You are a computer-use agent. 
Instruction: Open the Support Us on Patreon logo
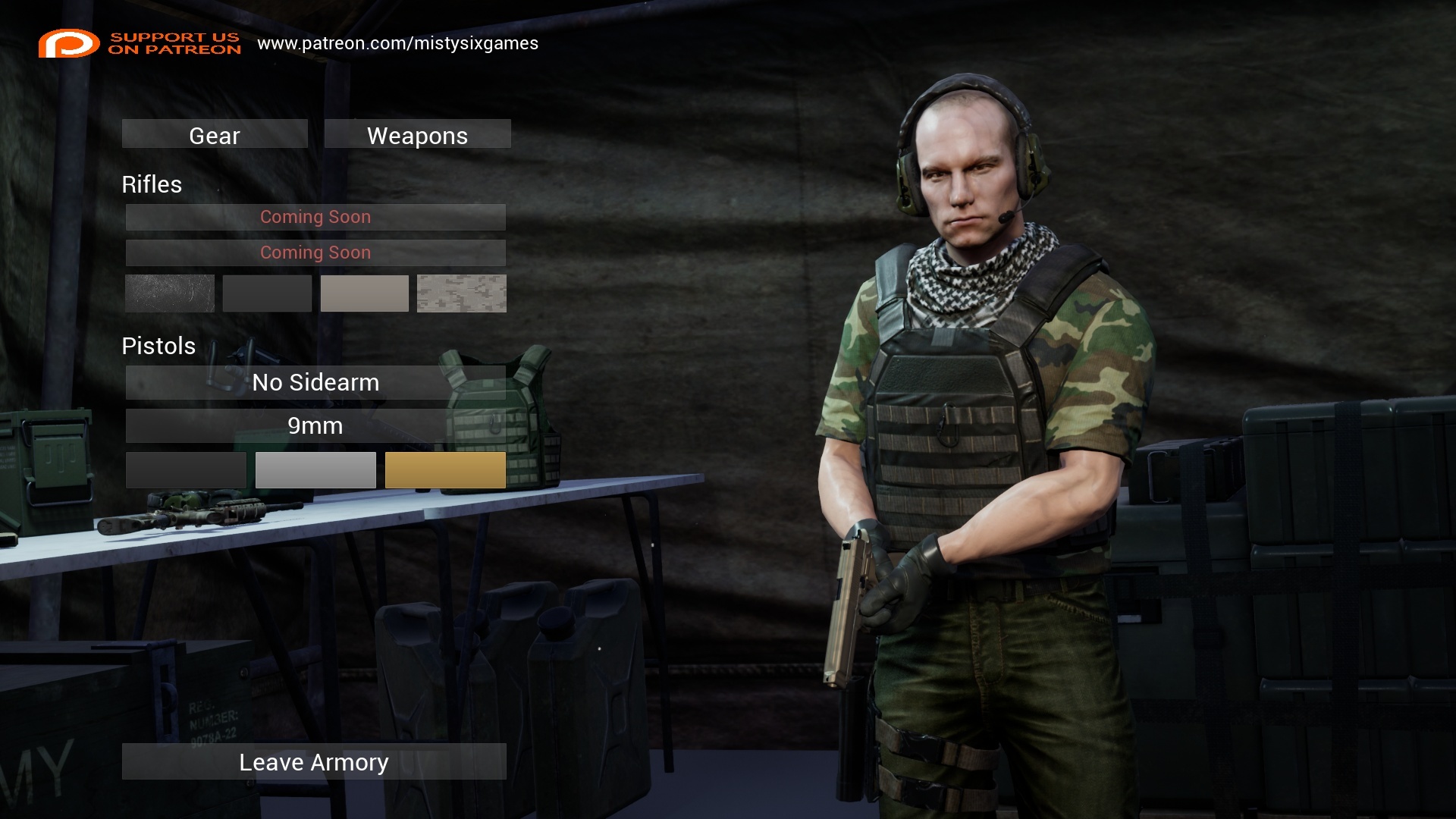[x=140, y=43]
